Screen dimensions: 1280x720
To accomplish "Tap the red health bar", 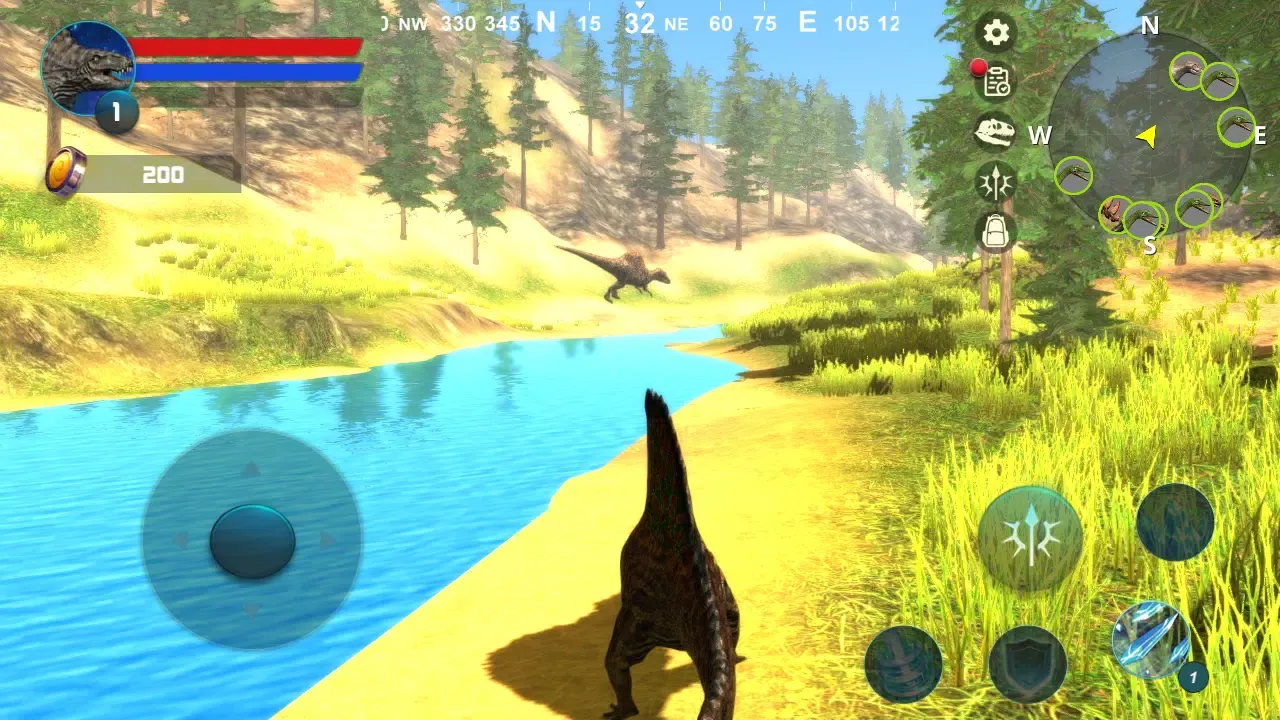I will [x=250, y=46].
